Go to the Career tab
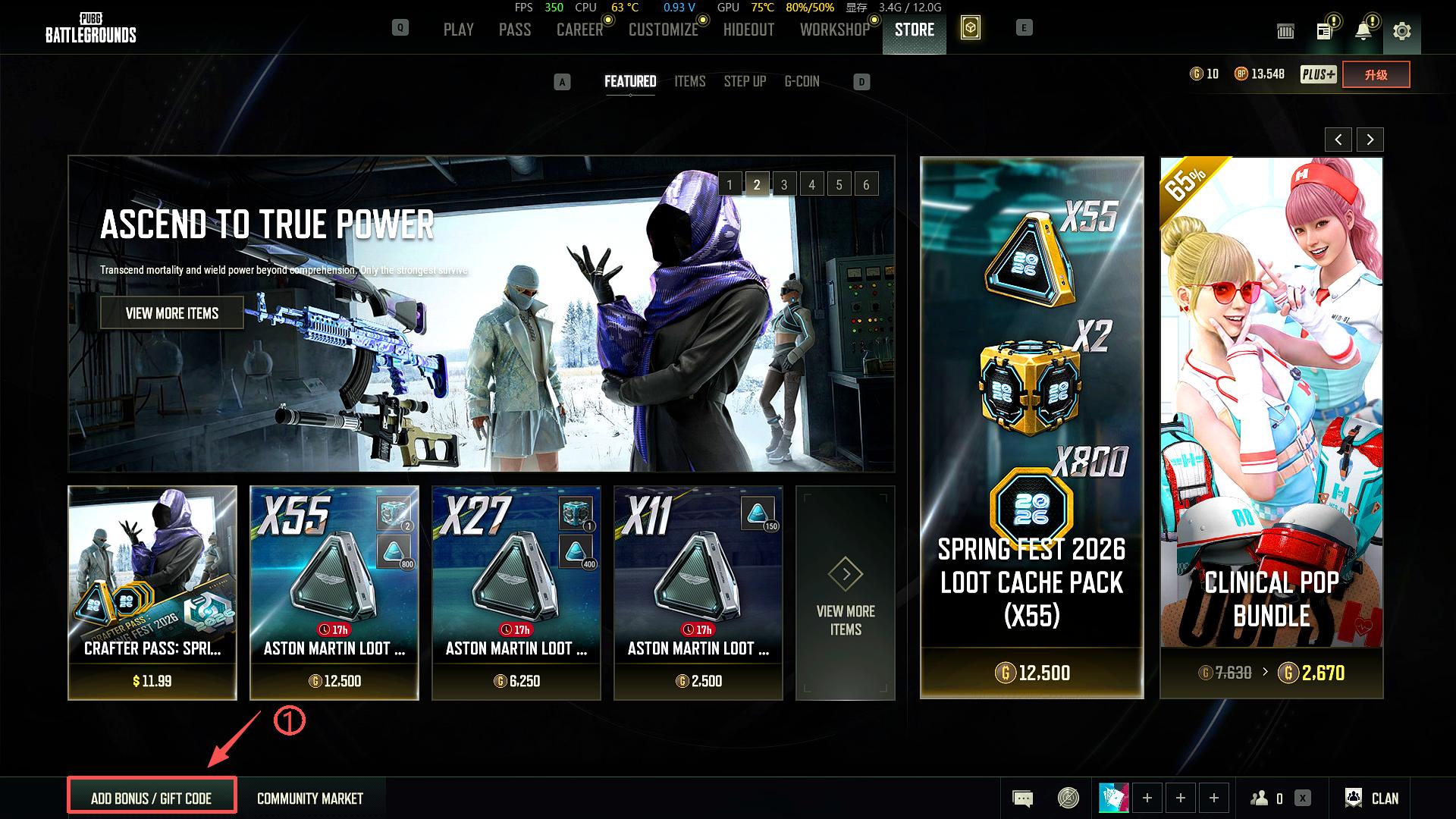This screenshot has height=819, width=1456. 579,30
